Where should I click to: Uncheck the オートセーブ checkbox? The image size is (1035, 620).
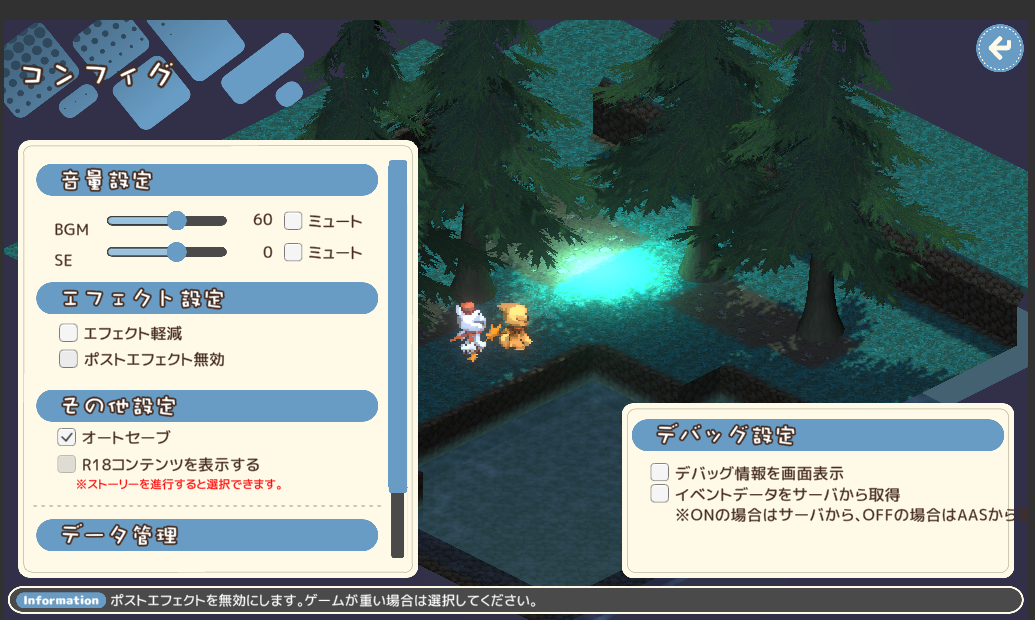click(x=67, y=437)
